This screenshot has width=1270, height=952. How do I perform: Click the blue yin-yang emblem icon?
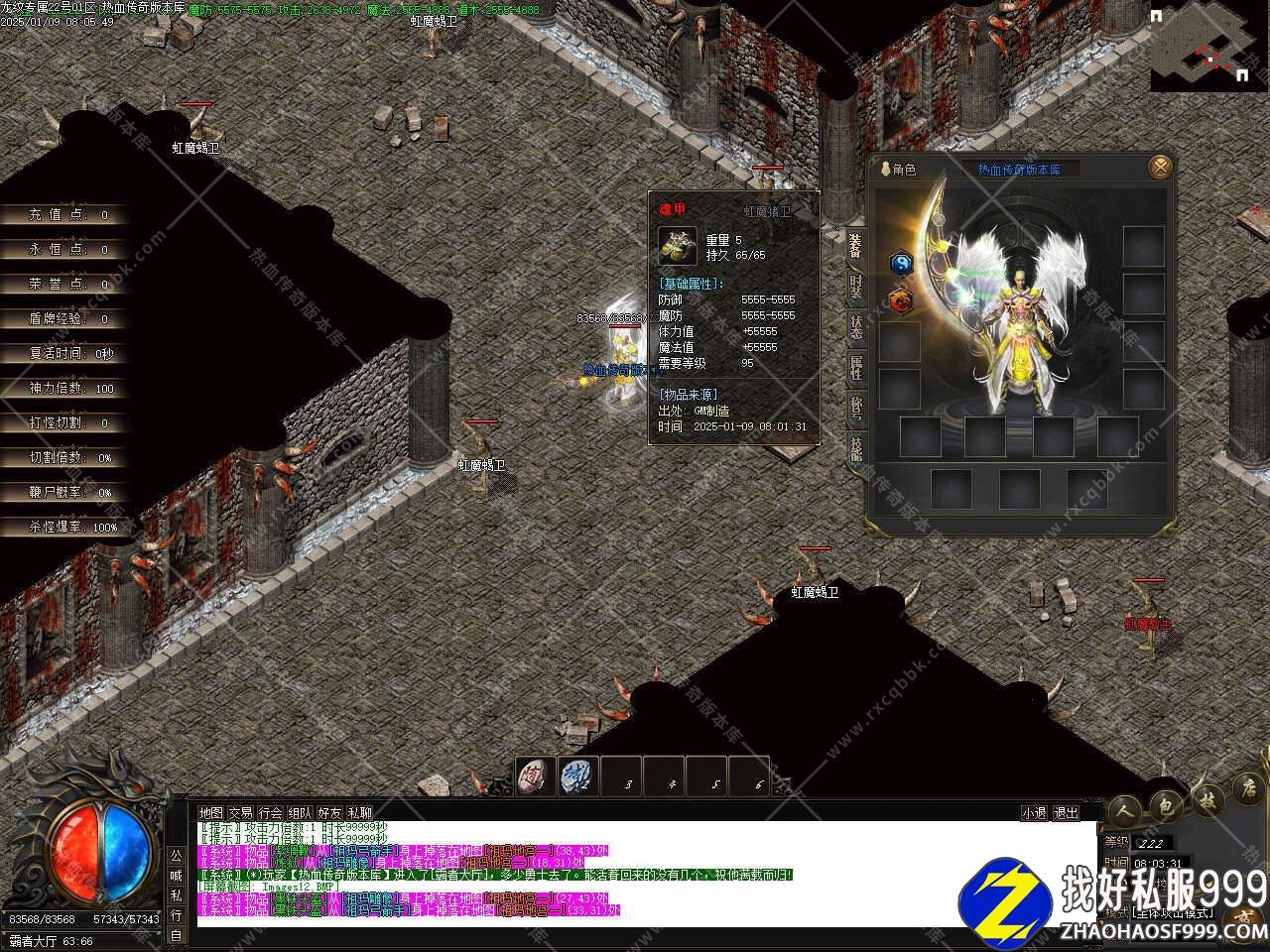coord(901,263)
